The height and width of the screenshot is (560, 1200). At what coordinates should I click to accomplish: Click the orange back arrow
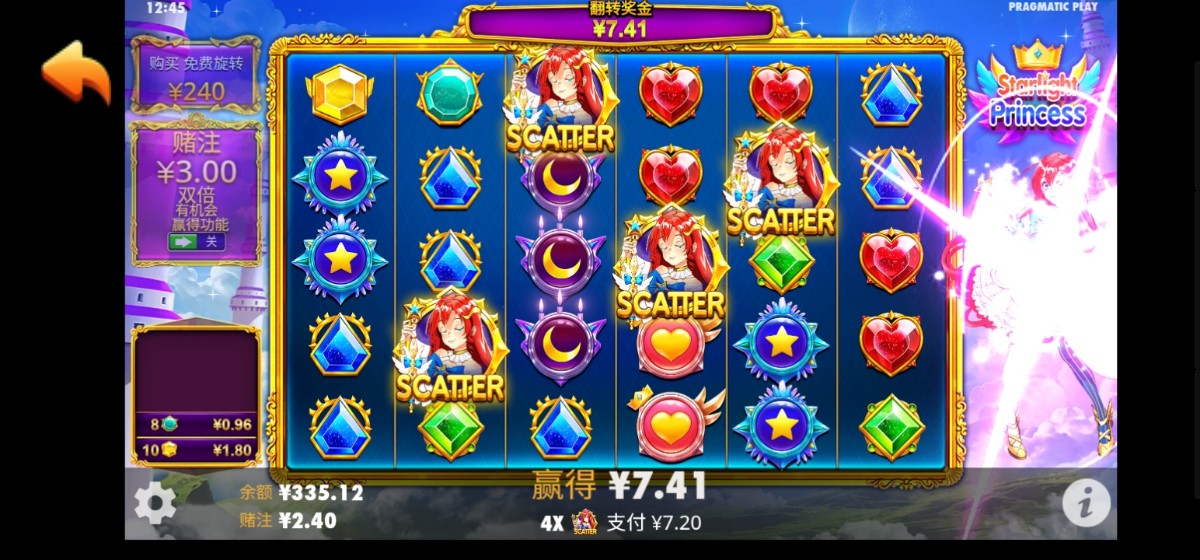pos(76,72)
